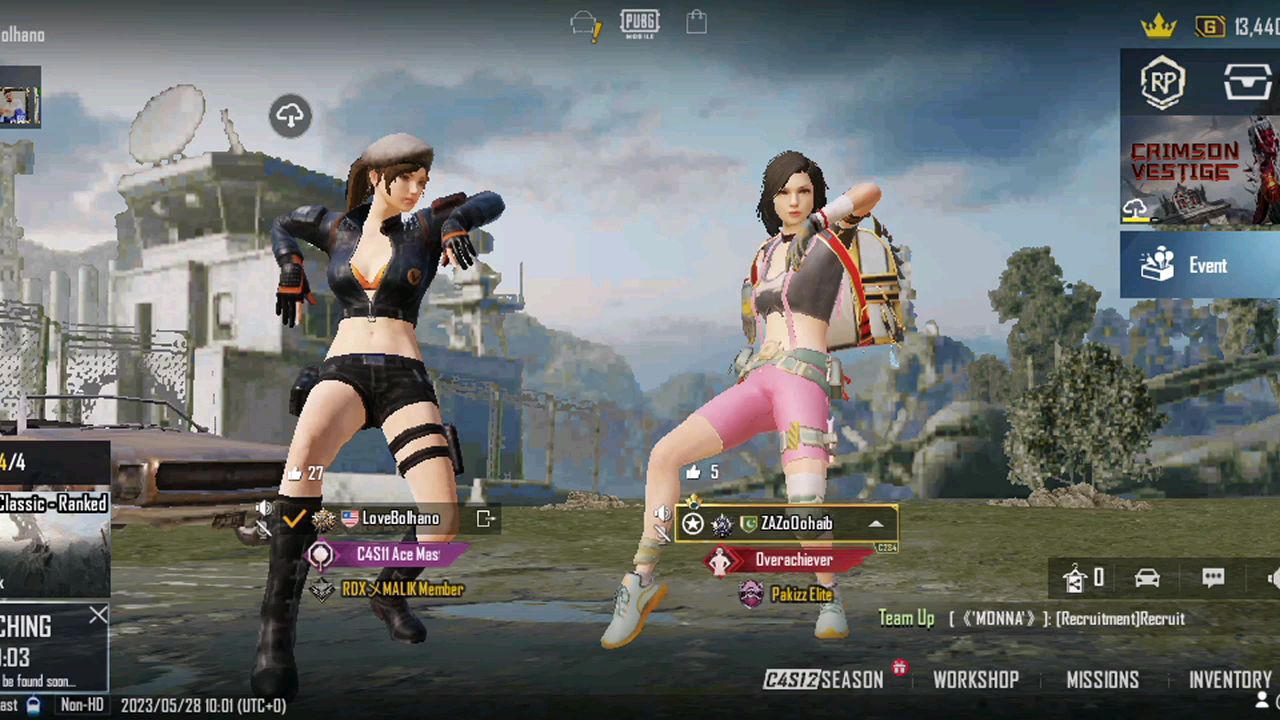Open the Event panel
The image size is (1280, 720).
(x=1200, y=266)
